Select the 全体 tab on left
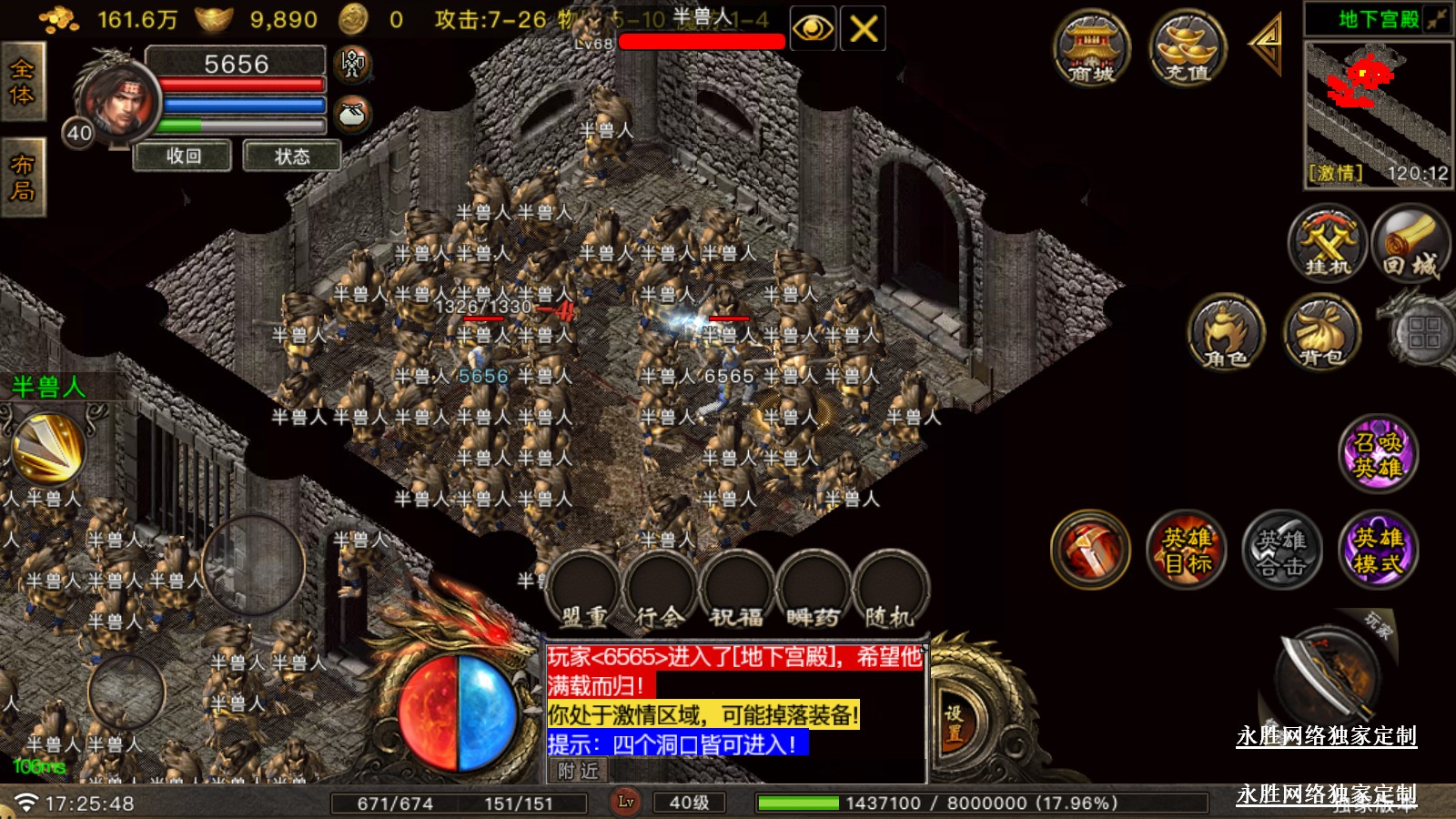This screenshot has width=1456, height=819. tap(22, 82)
